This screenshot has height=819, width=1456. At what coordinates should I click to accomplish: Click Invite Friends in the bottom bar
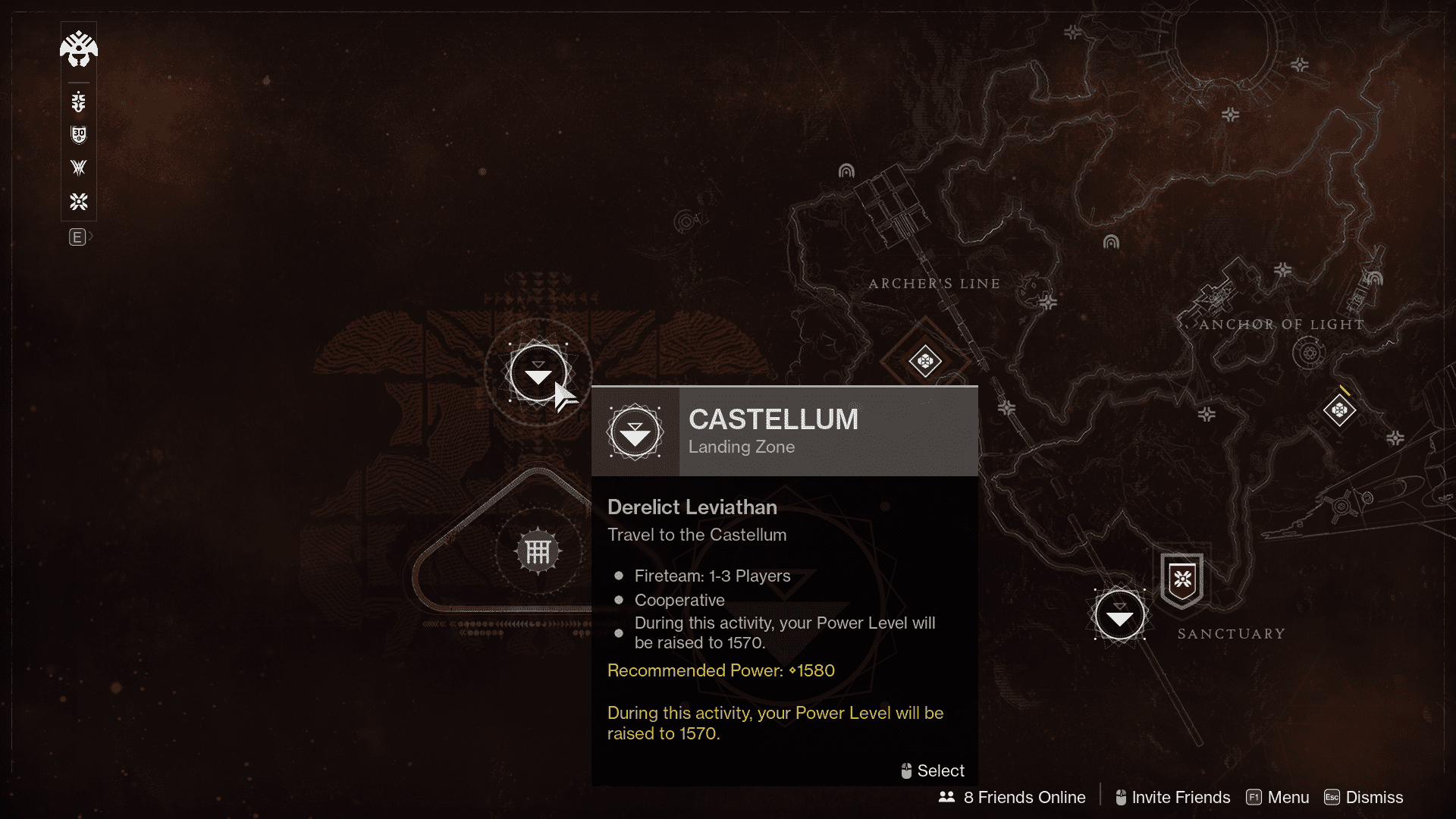coord(1180,797)
